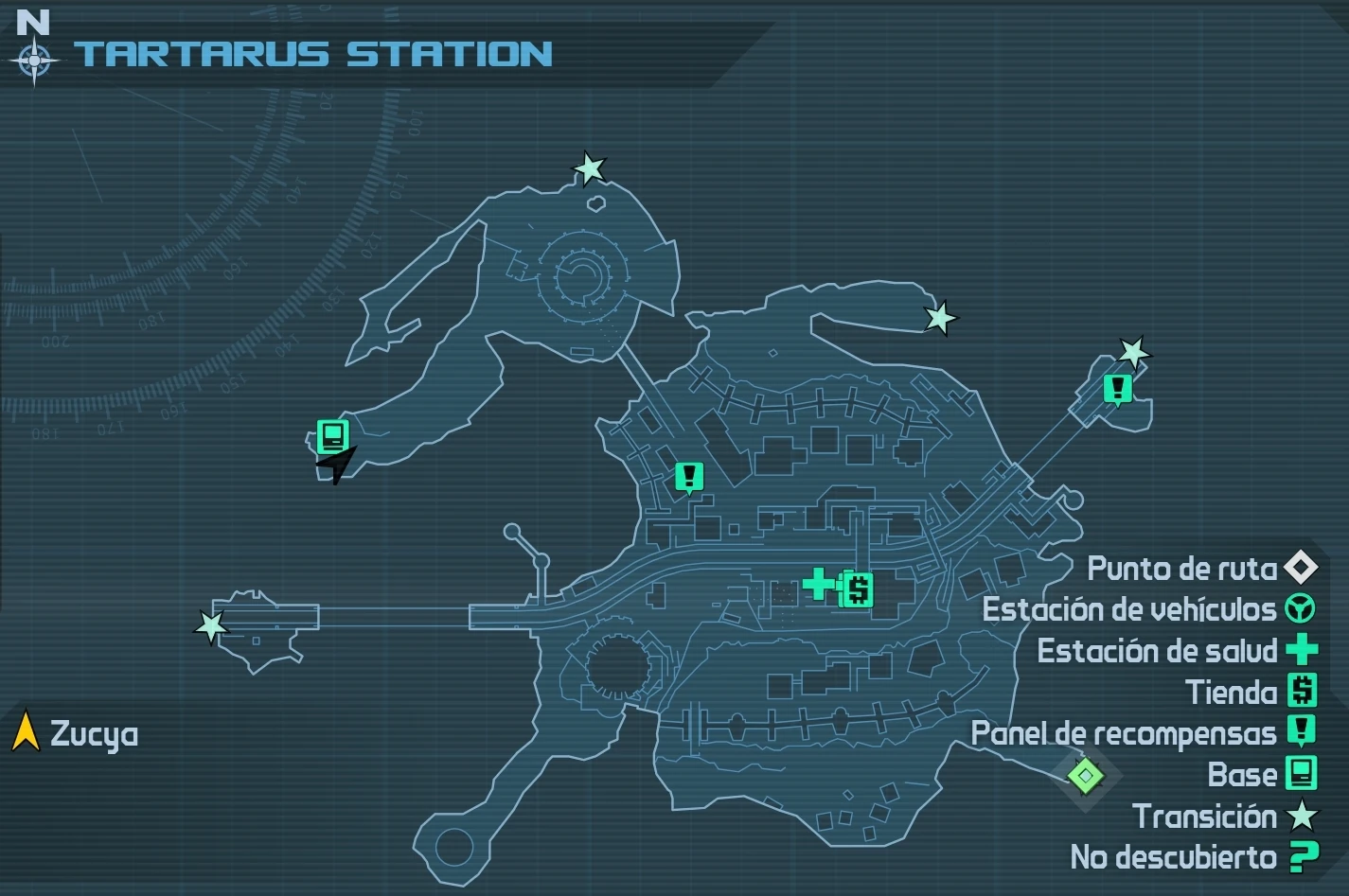Click the transition star at the top of the map
Viewport: 1349px width, 896px height.
590,167
